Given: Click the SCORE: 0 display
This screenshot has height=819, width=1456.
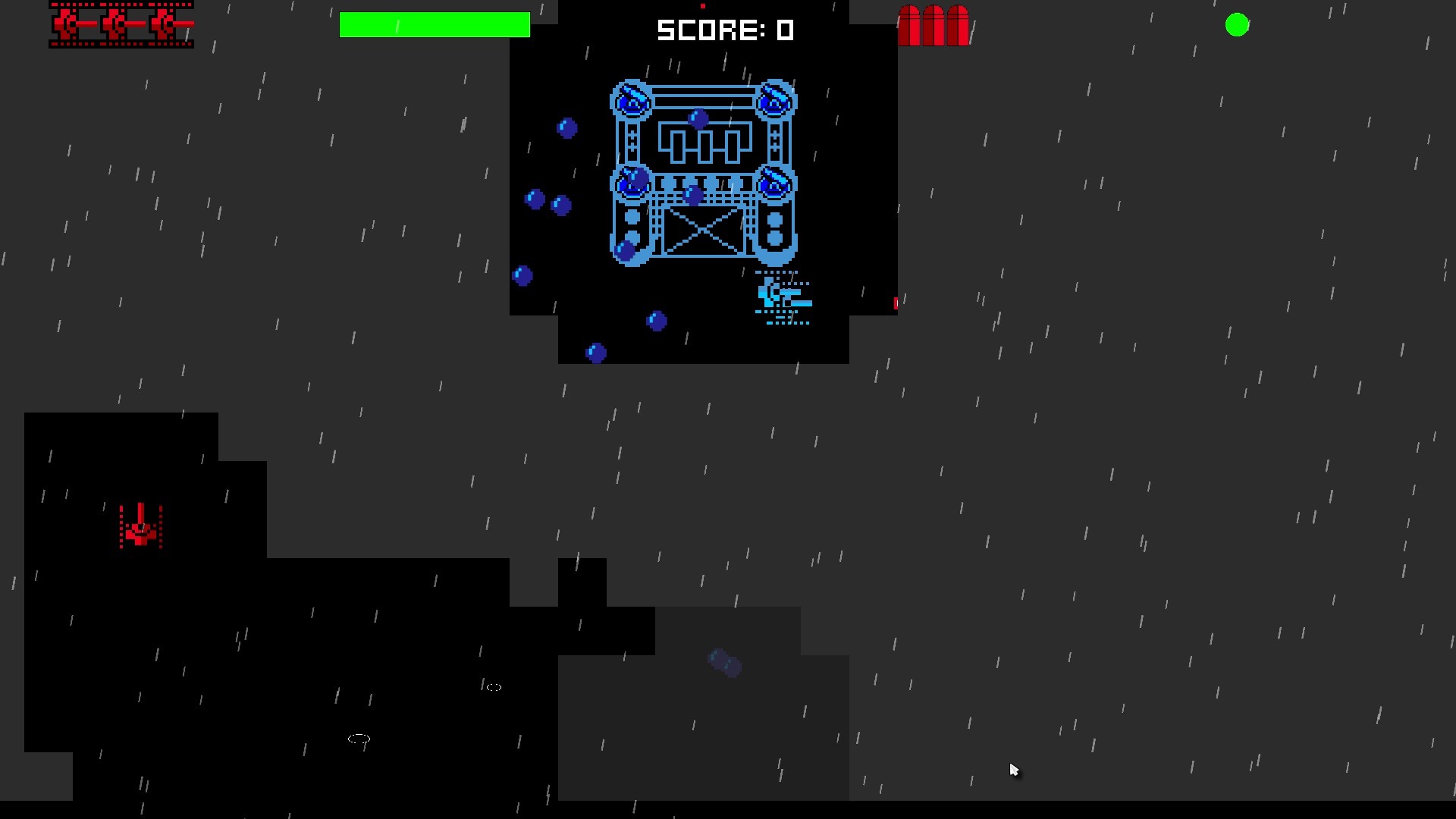Looking at the screenshot, I should (726, 30).
